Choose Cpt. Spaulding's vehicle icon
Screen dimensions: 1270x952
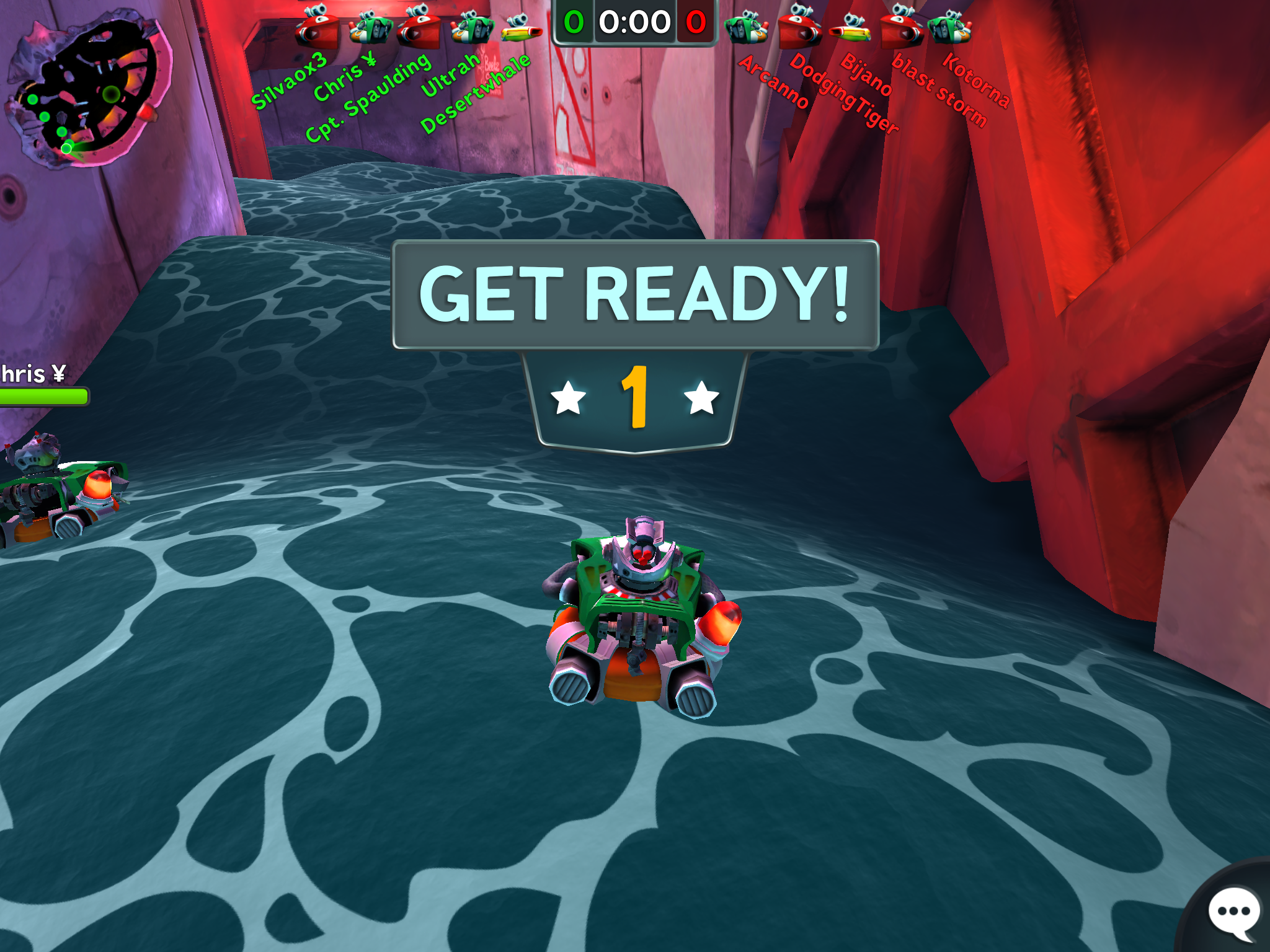tap(419, 28)
